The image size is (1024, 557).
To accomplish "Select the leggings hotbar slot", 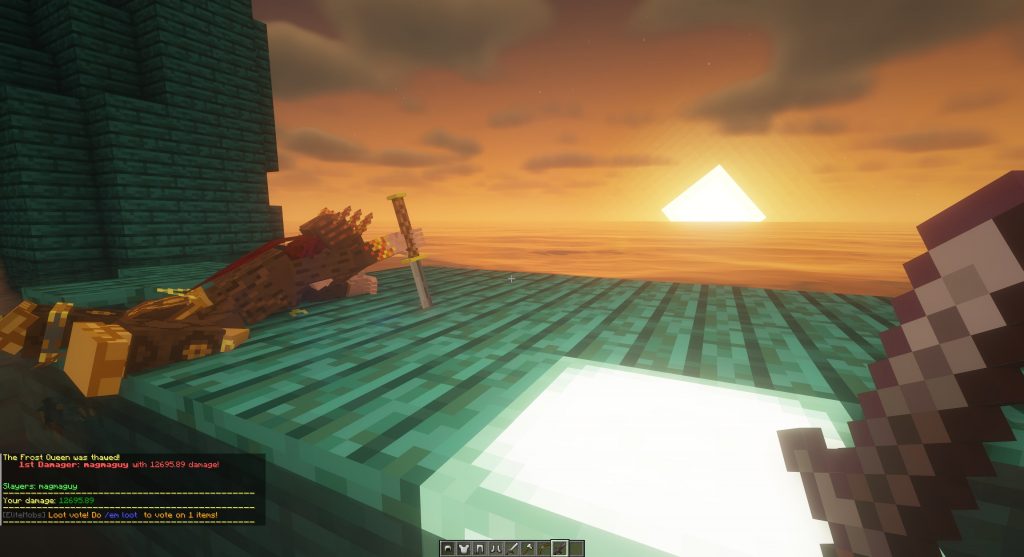I will (480, 548).
